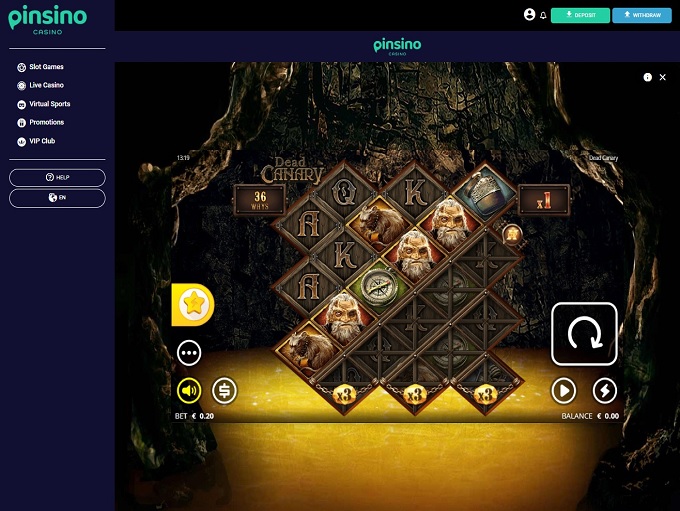Screen dimensions: 680x511
Task: Open the VIP Club page
Action: tap(42, 141)
